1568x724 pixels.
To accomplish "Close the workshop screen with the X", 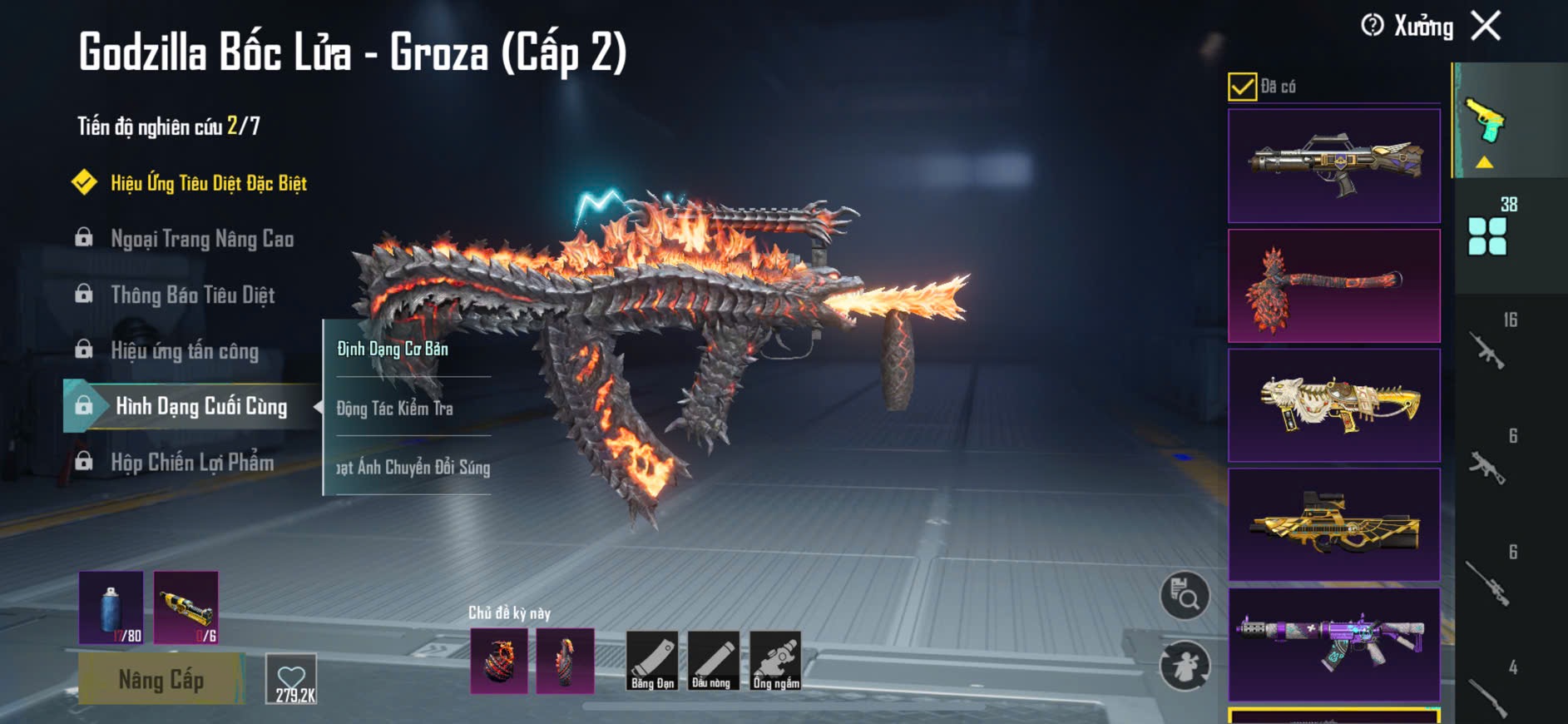I will [1486, 26].
